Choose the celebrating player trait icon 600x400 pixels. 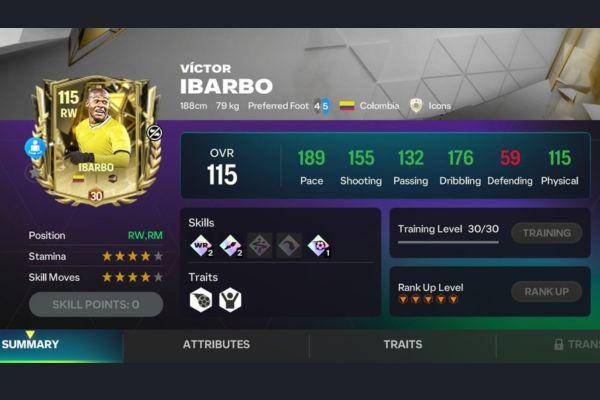coord(230,299)
